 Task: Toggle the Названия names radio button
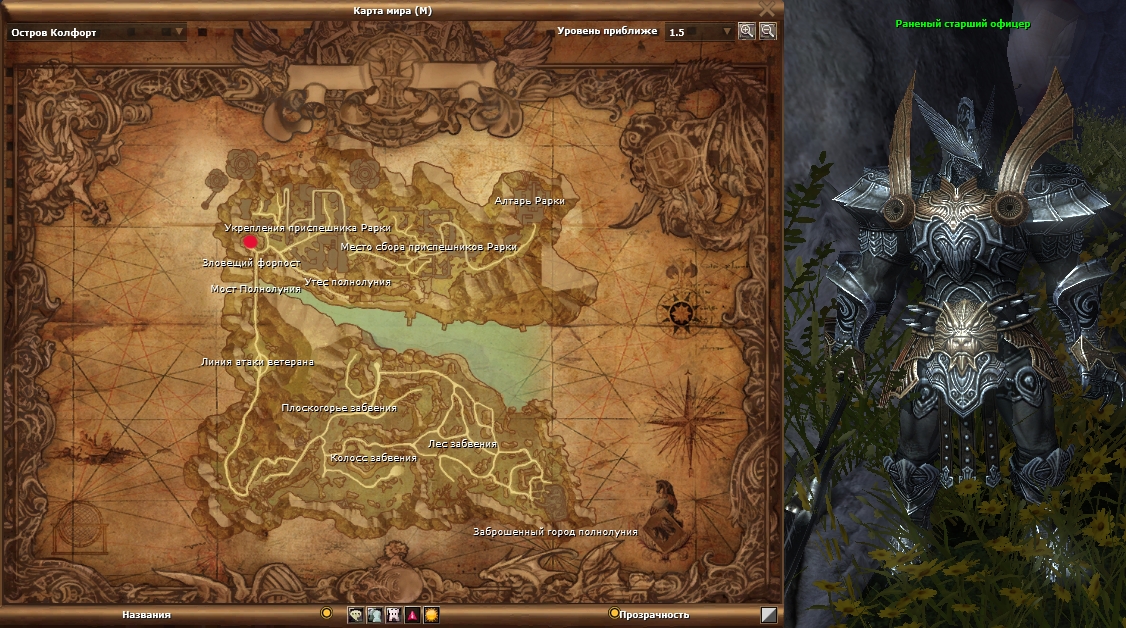326,613
